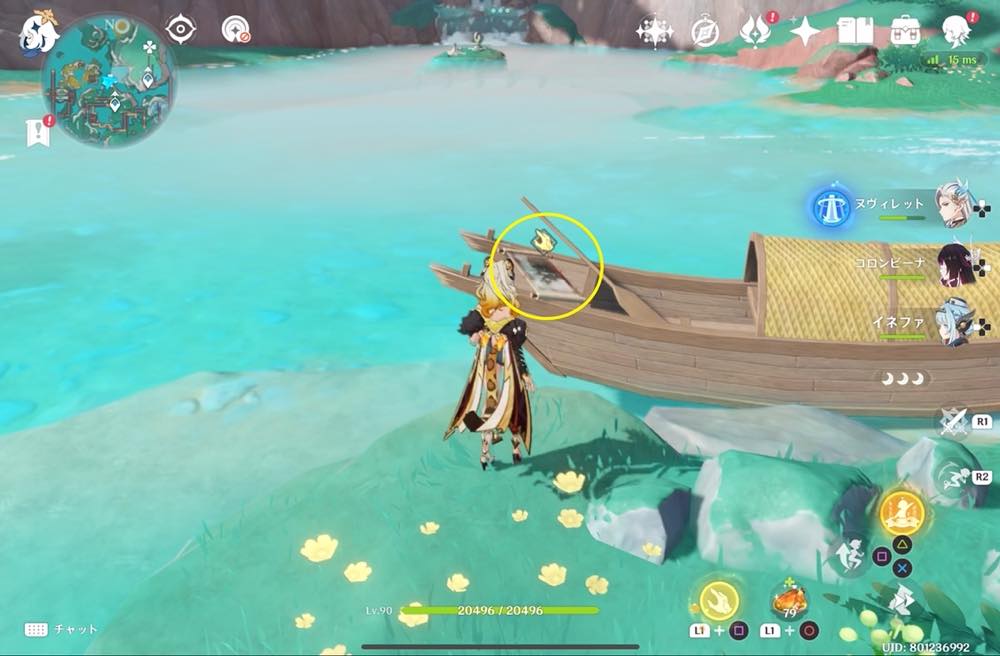The height and width of the screenshot is (656, 1000).
Task: Open the character profile head icon
Action: point(956,31)
